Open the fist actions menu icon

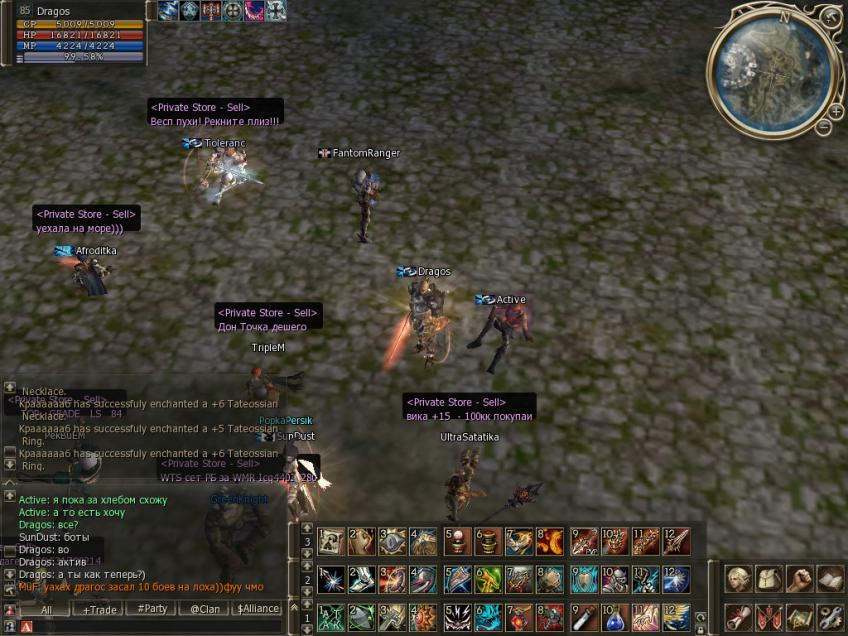pyautogui.click(x=800, y=579)
